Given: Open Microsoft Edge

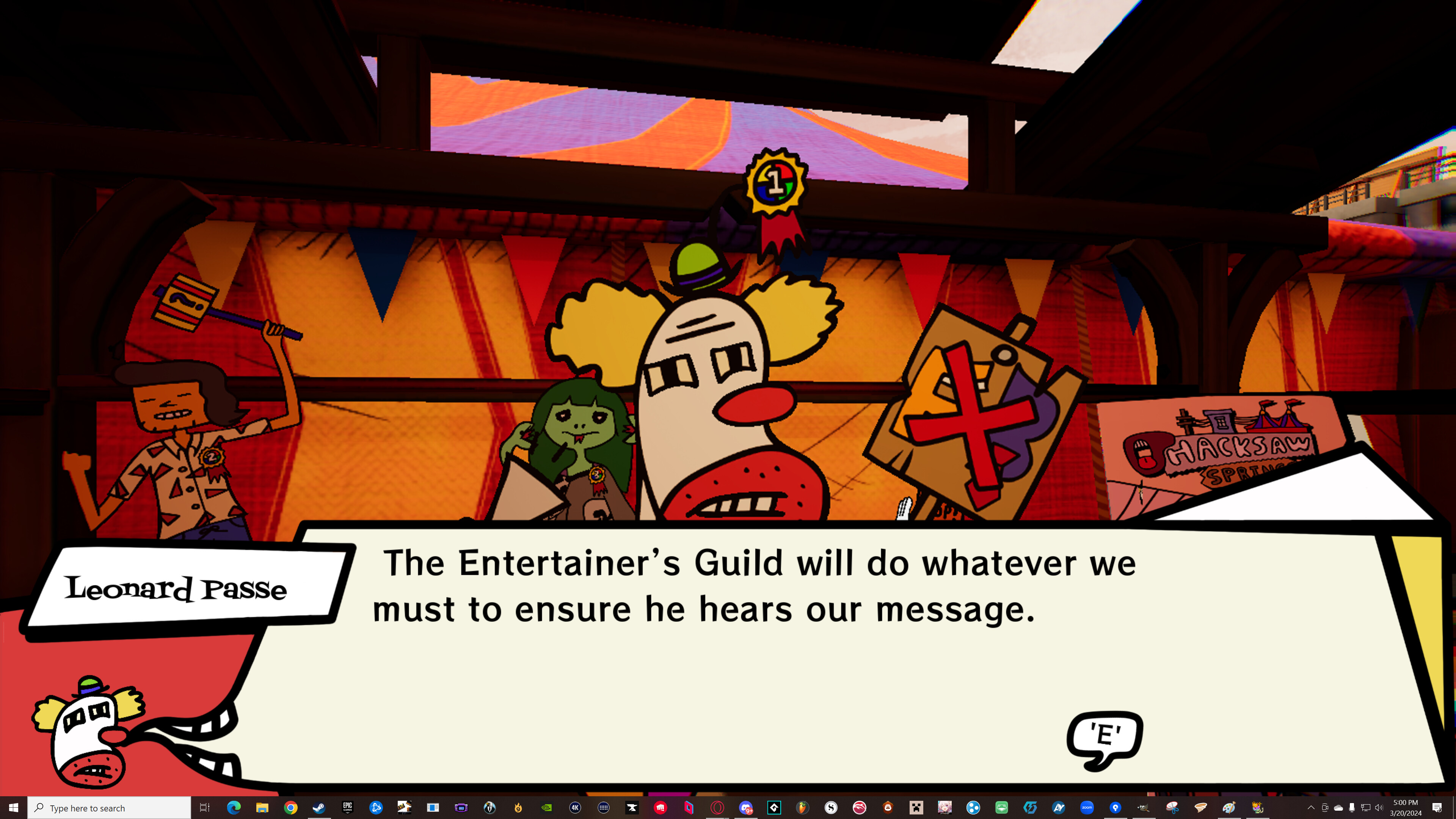Looking at the screenshot, I should (234, 807).
